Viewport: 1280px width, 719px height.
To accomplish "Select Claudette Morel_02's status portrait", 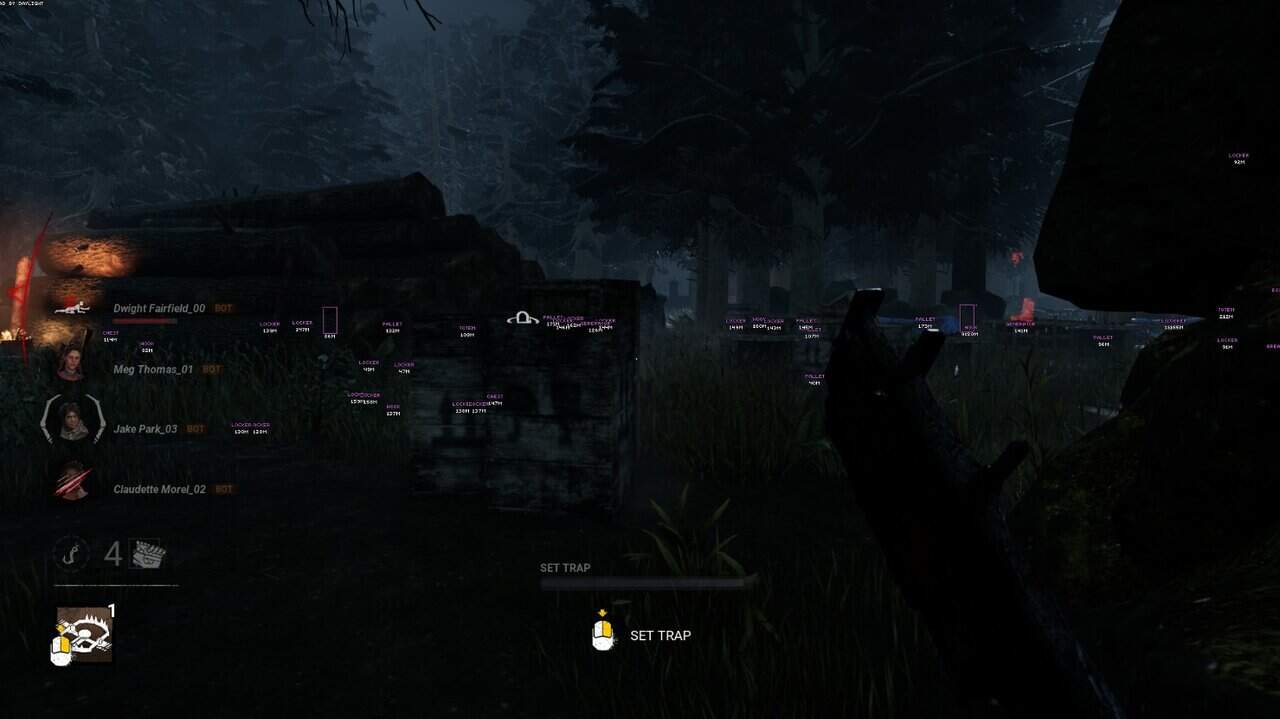I will pyautogui.click(x=72, y=482).
